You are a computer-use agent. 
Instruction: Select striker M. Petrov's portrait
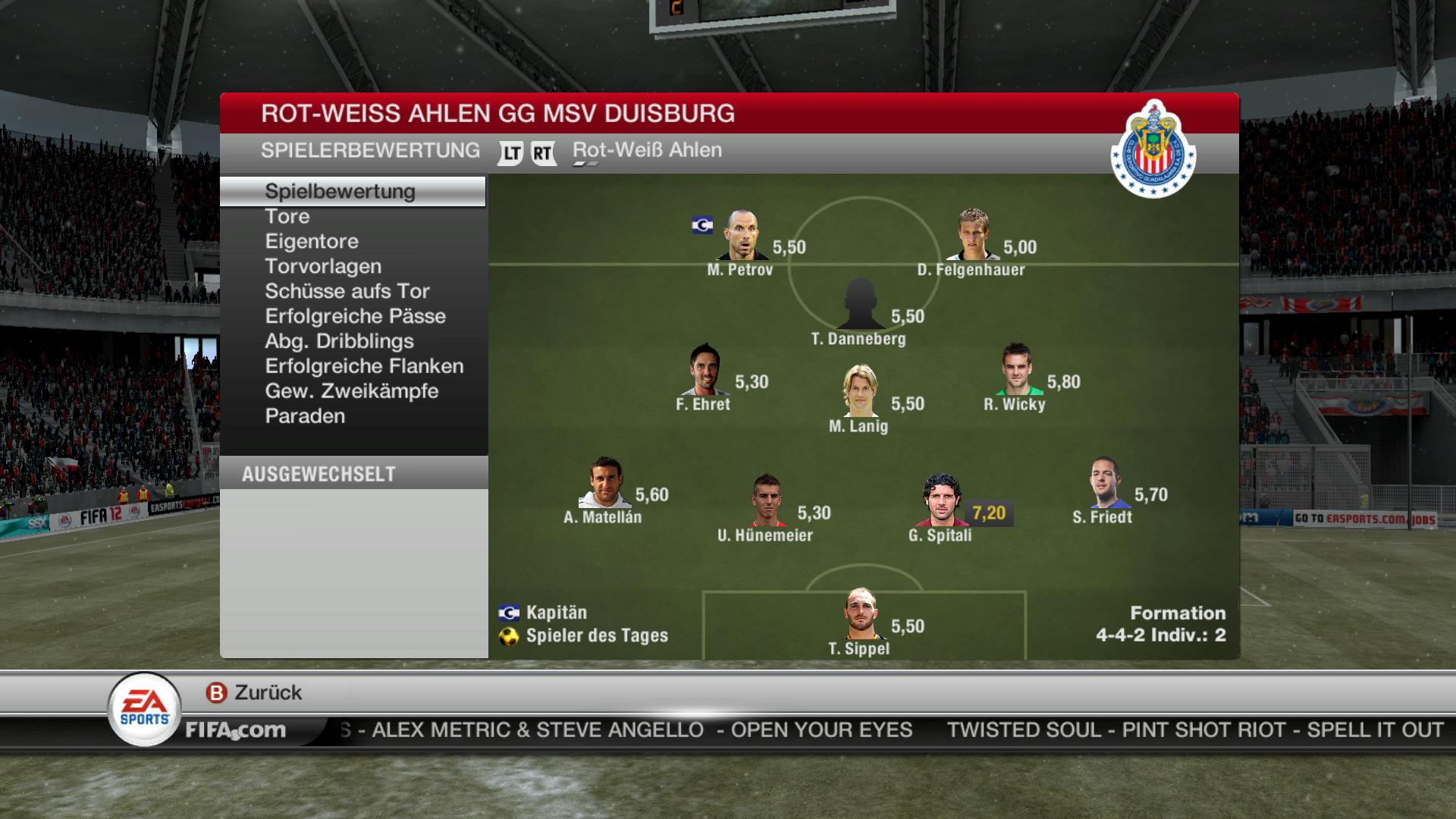click(741, 236)
